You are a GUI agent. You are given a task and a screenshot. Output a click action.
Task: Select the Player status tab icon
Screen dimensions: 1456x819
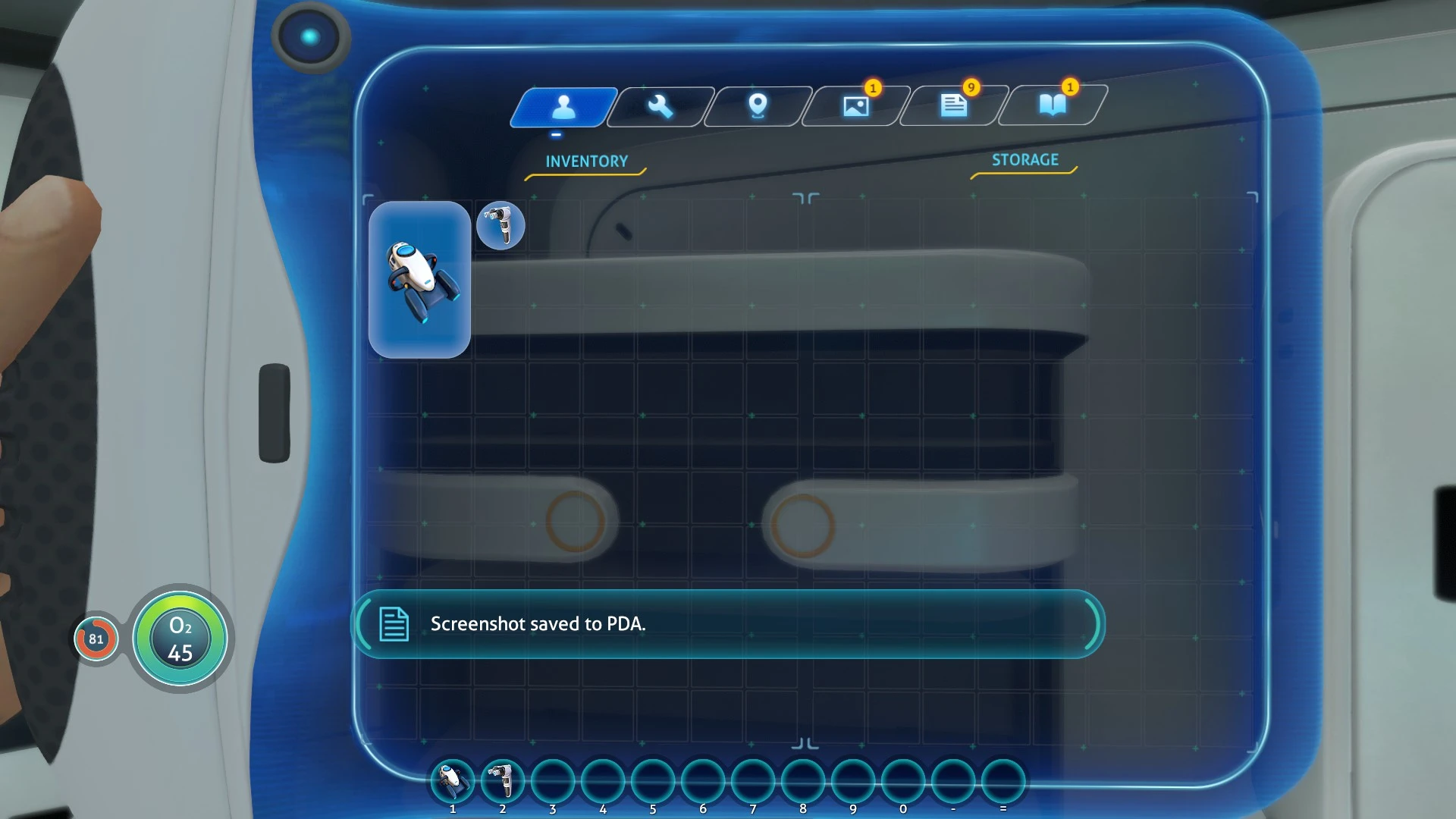click(x=562, y=107)
